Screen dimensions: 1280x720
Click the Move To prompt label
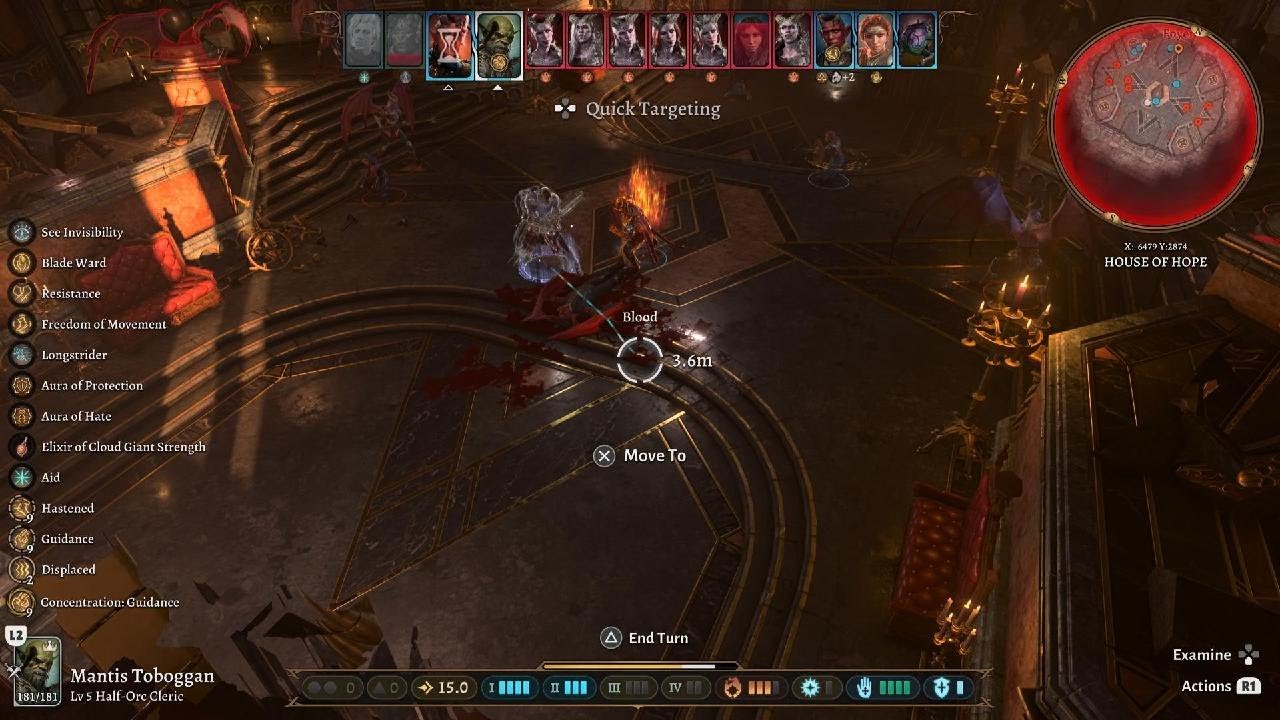654,456
